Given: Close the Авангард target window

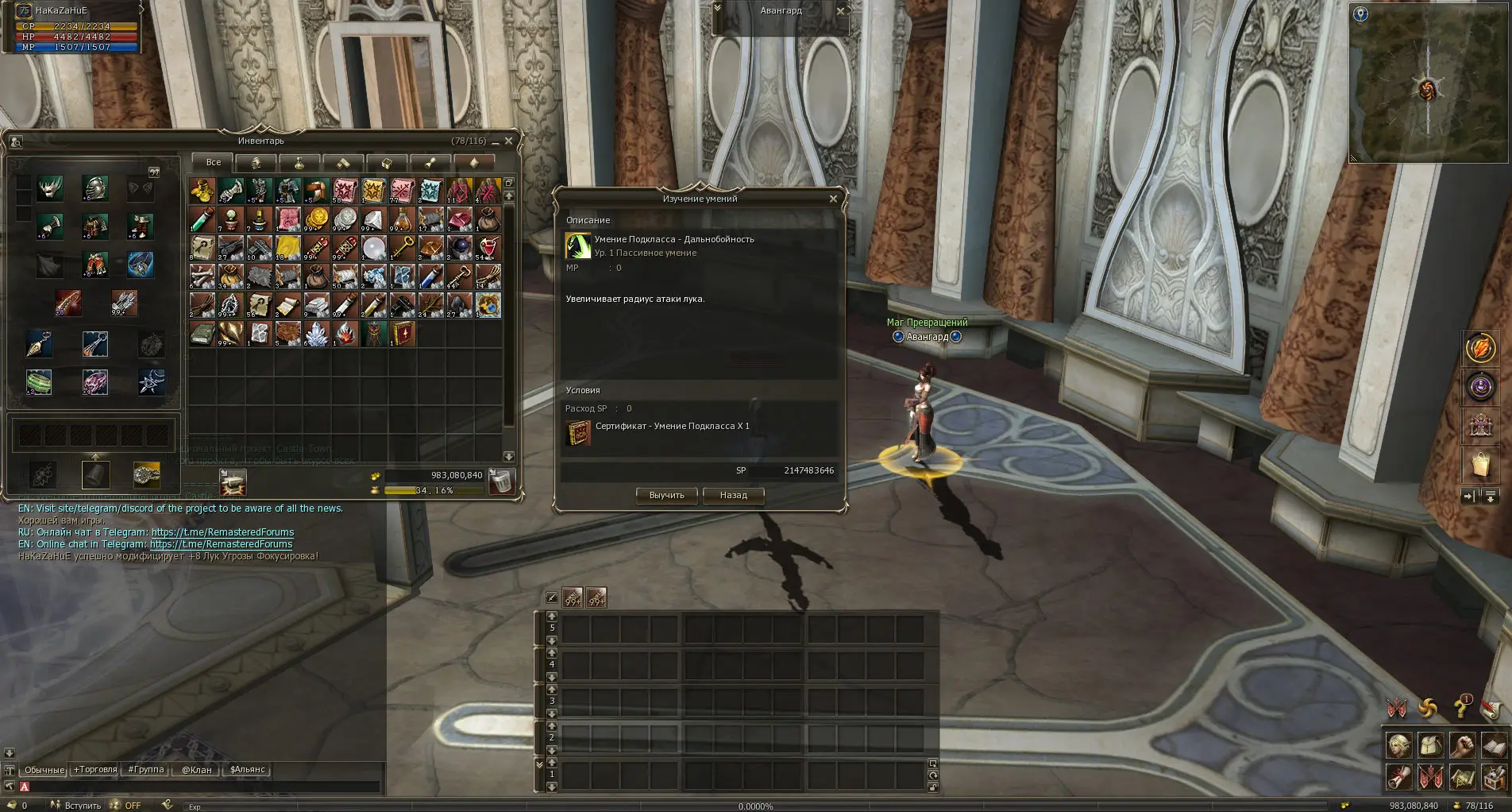Looking at the screenshot, I should 841,11.
